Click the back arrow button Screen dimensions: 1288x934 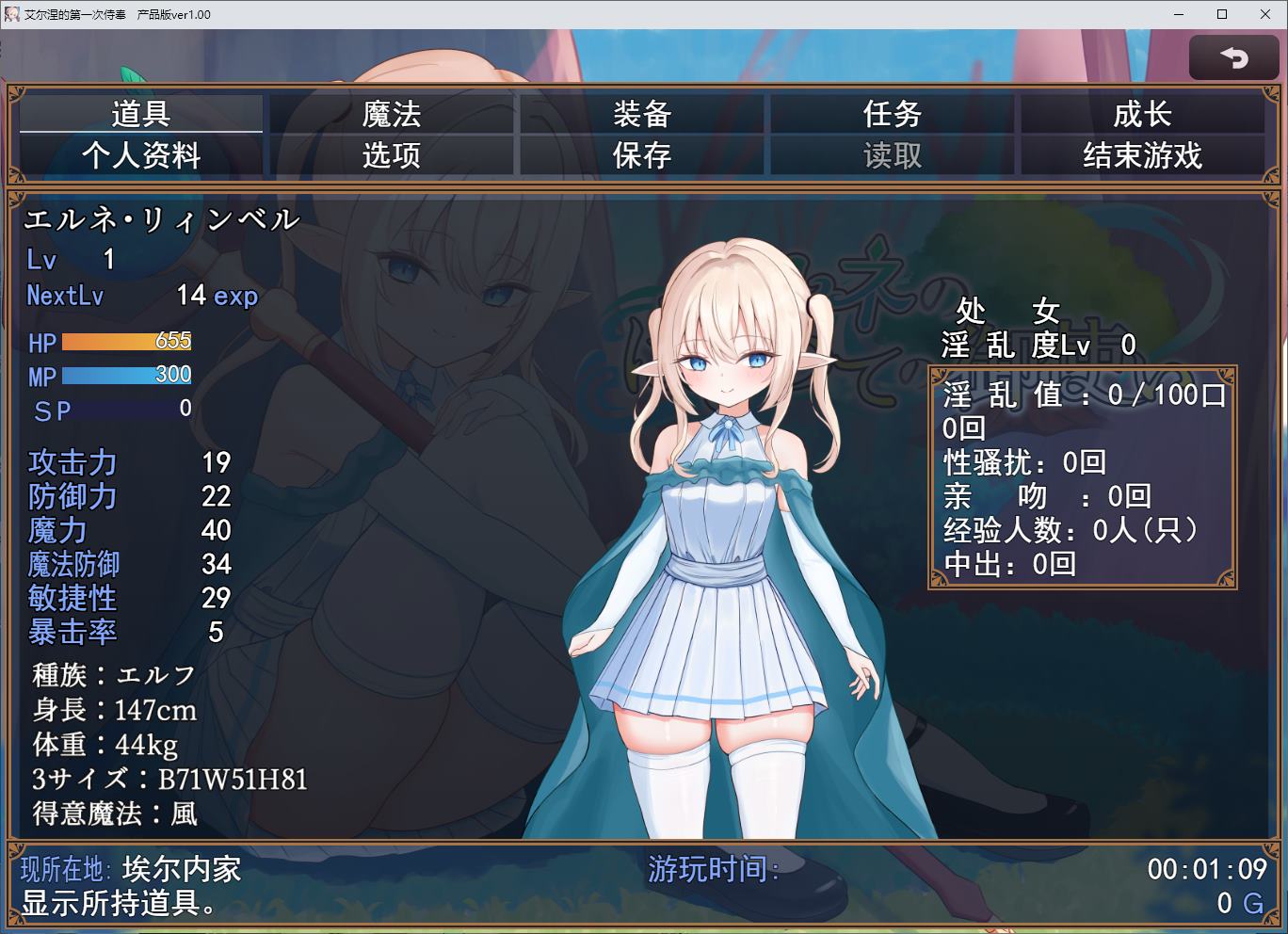[1233, 58]
